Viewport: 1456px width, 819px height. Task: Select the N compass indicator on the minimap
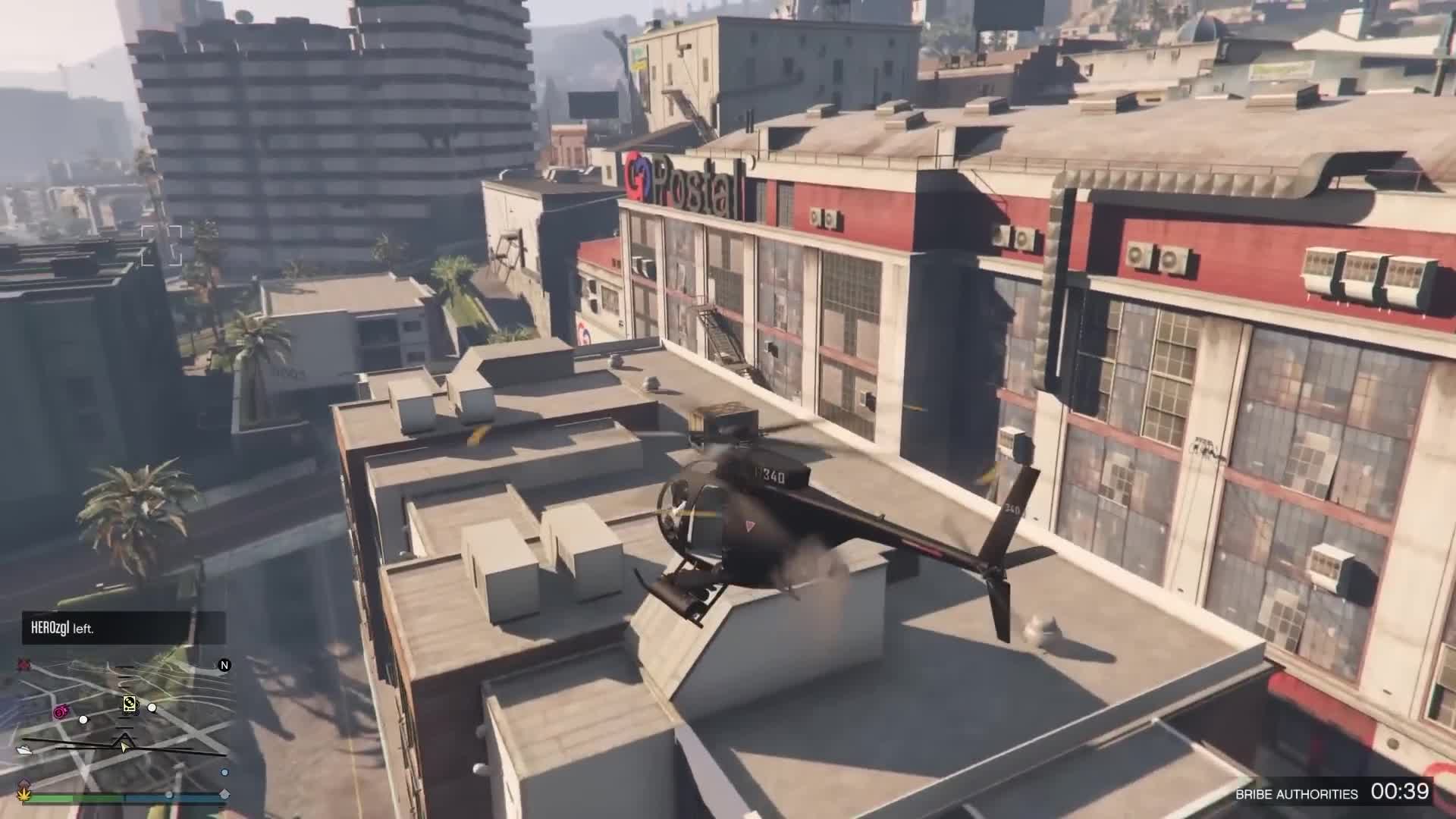coord(224,665)
